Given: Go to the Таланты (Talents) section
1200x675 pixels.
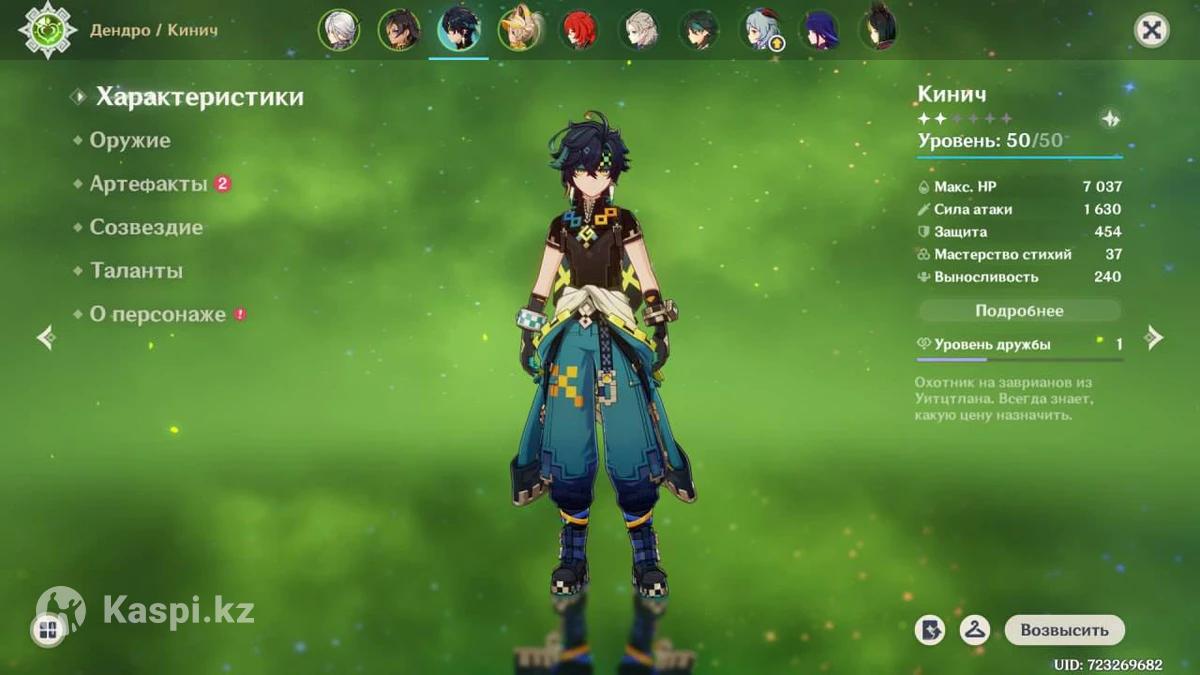Looking at the screenshot, I should pos(136,271).
